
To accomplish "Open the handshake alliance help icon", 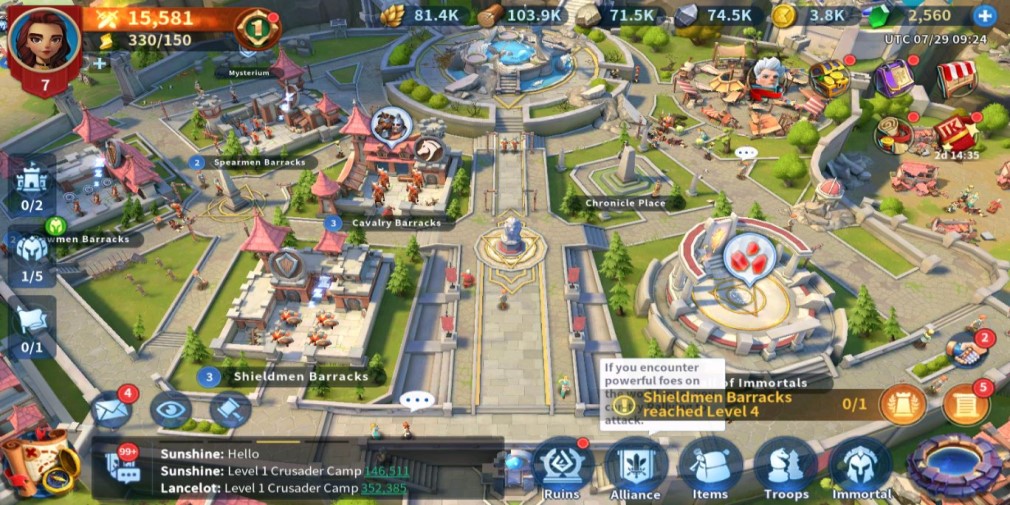I will [x=965, y=351].
